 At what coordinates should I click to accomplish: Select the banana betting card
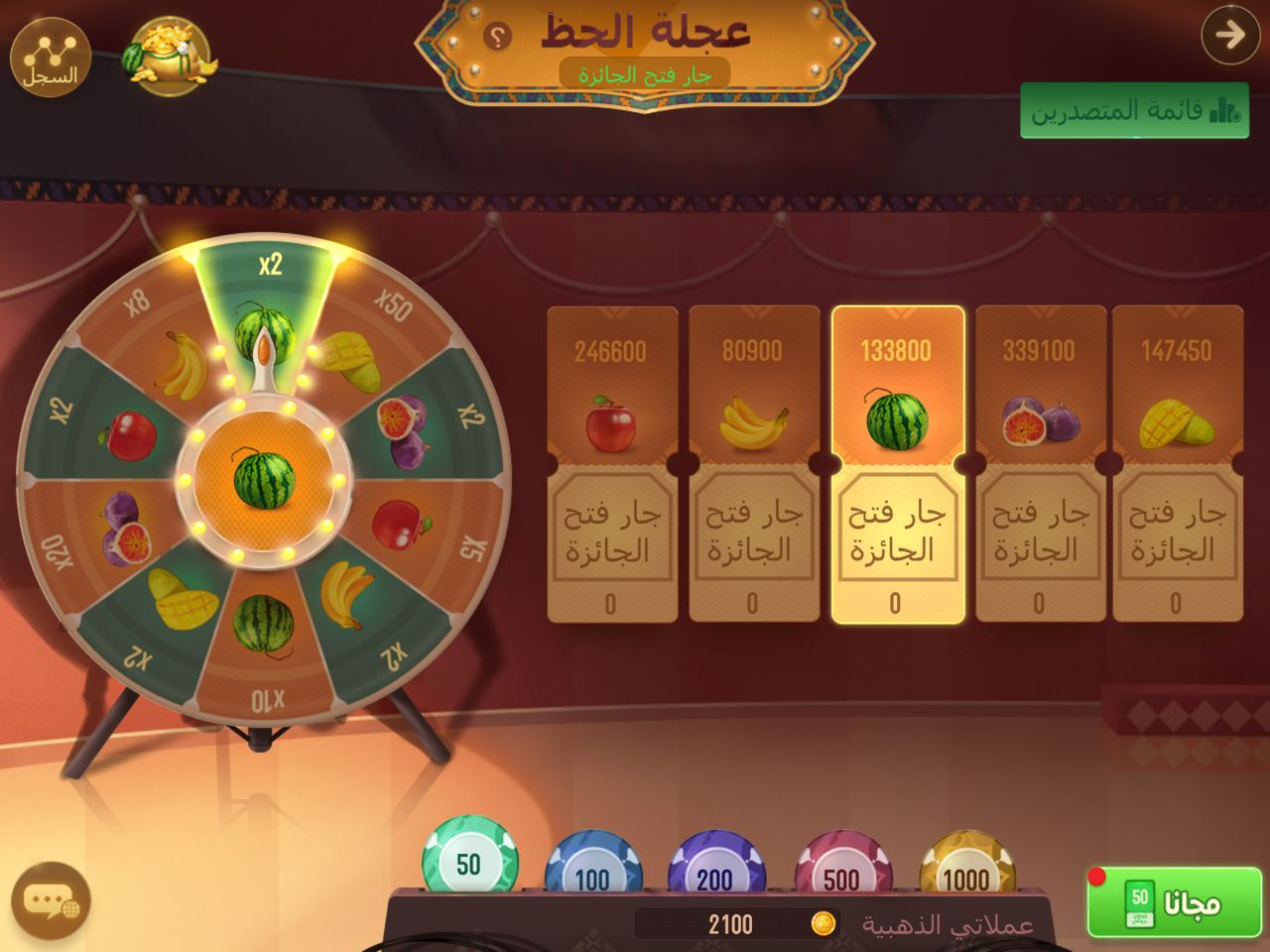coord(753,464)
